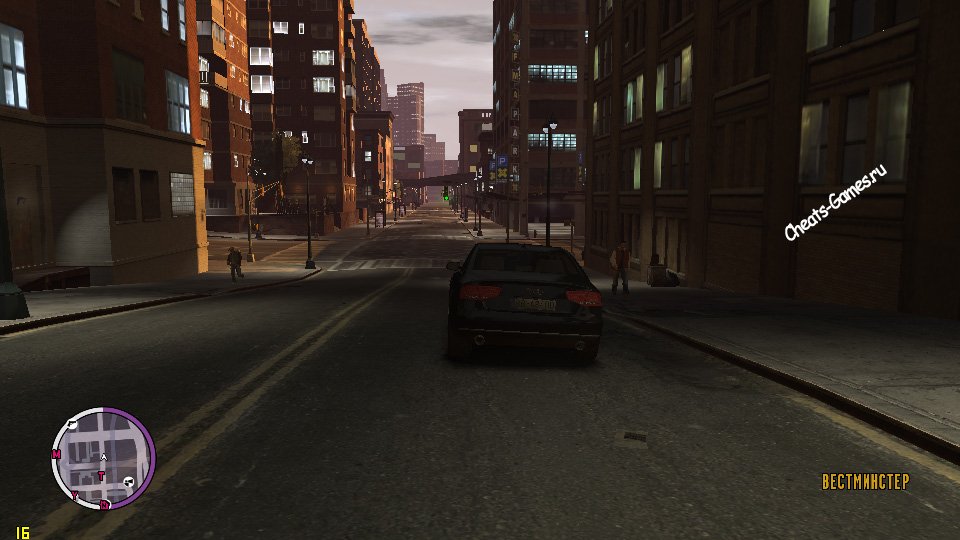Click the player arrow on the minimap
960x540 pixels.
(x=103, y=457)
